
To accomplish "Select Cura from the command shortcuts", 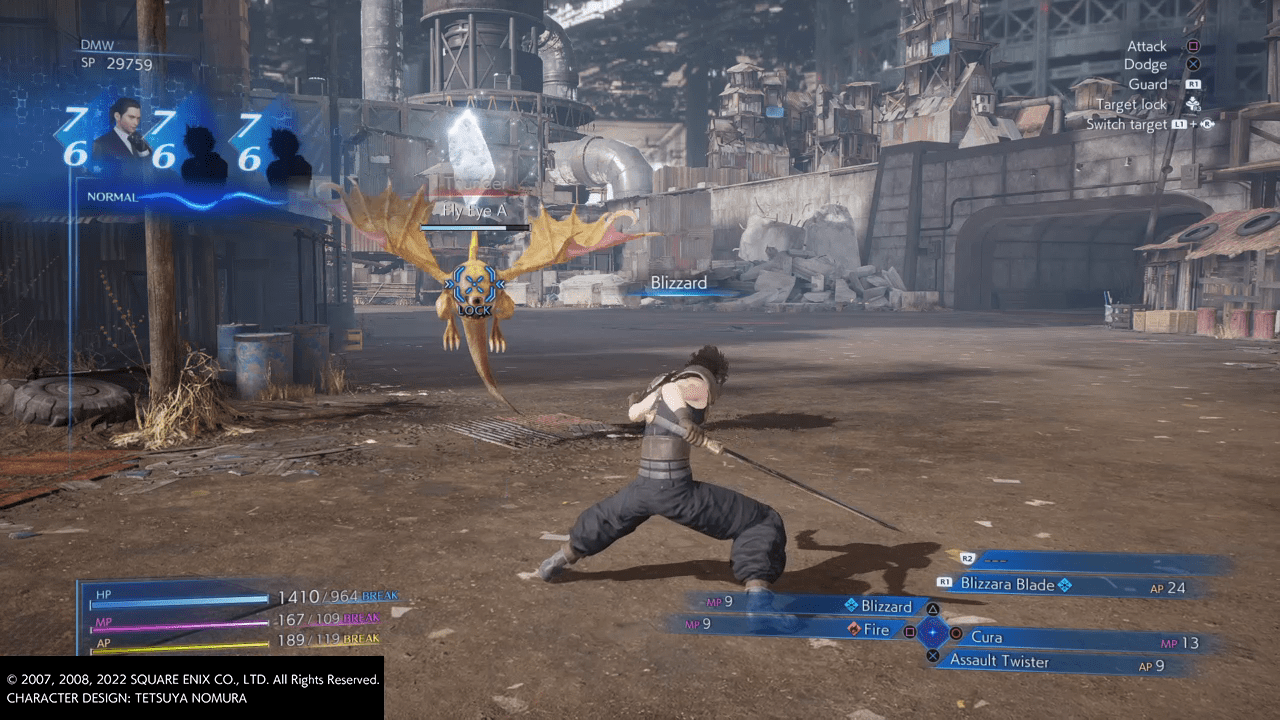I will (x=986, y=637).
